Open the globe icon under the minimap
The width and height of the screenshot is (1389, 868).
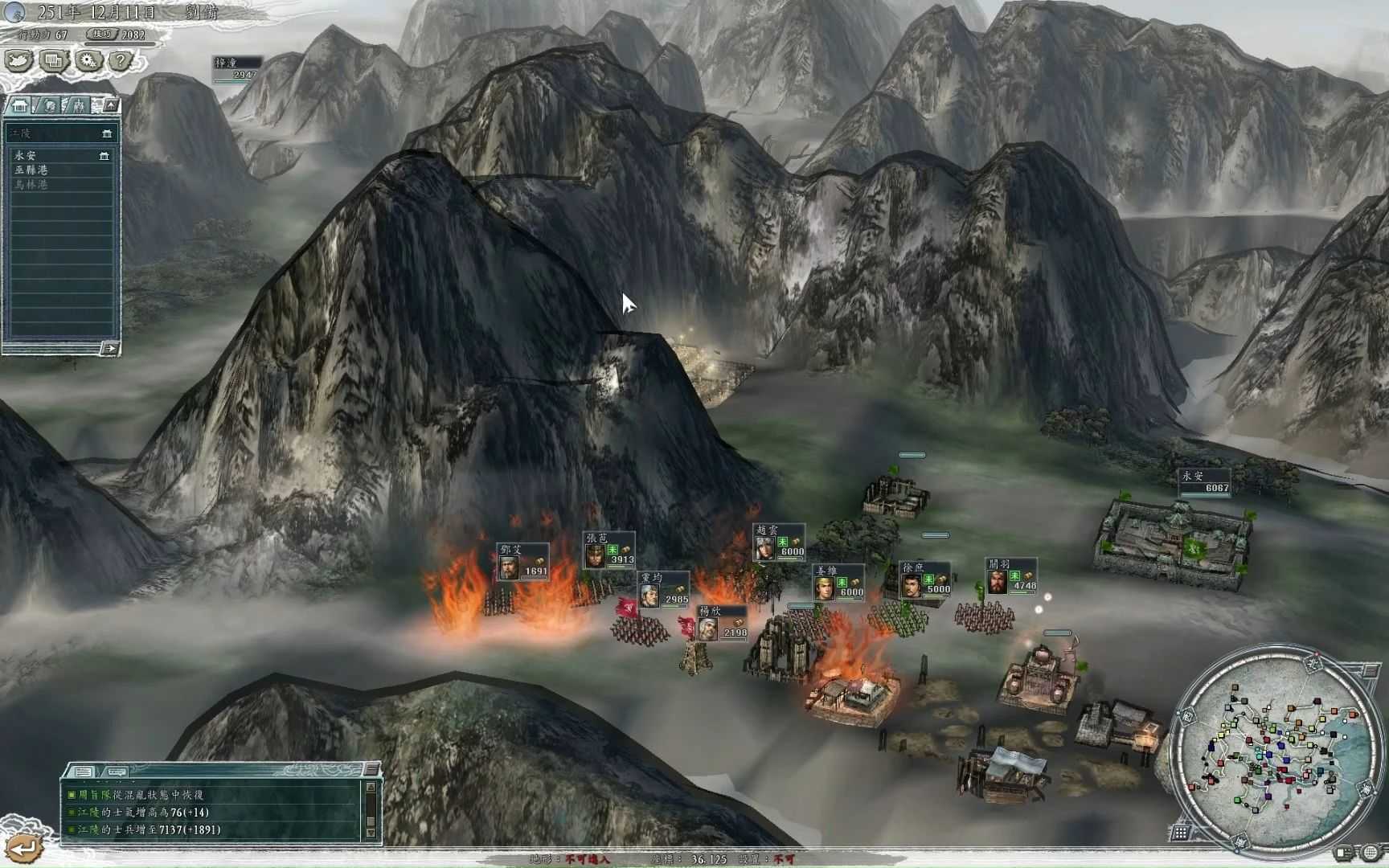(1369, 852)
